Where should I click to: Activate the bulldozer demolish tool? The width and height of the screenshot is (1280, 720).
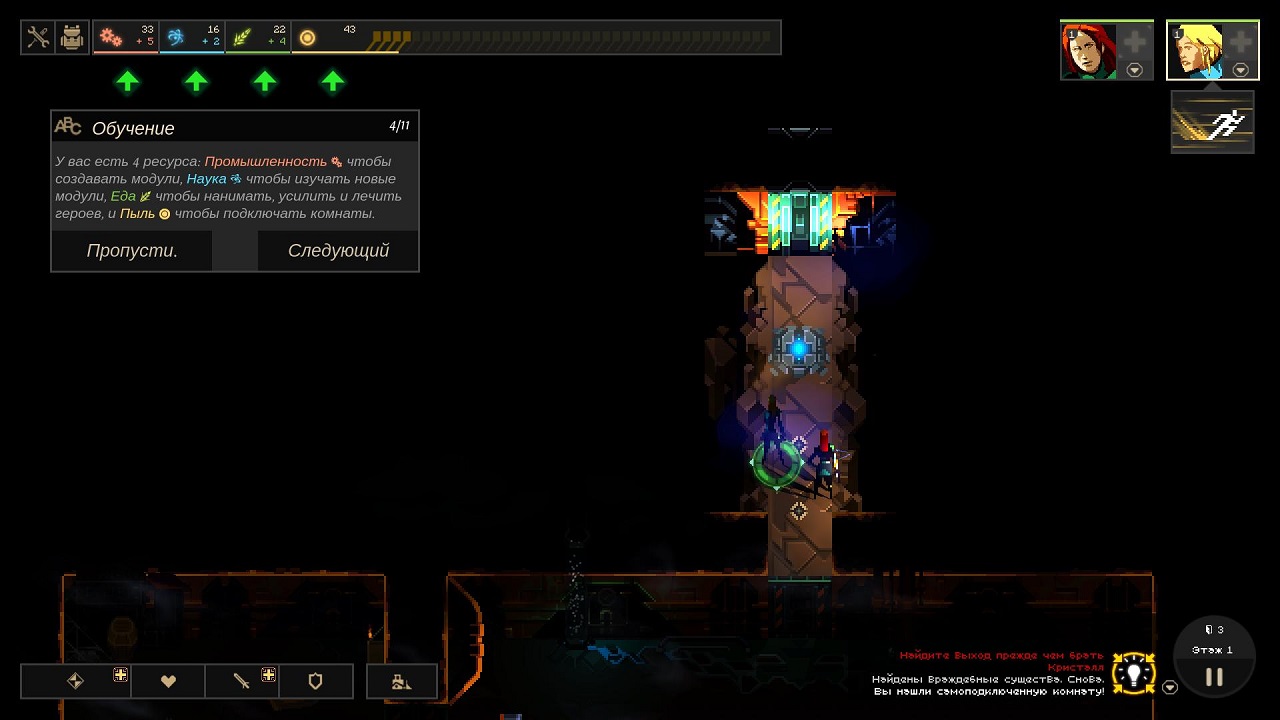point(401,681)
